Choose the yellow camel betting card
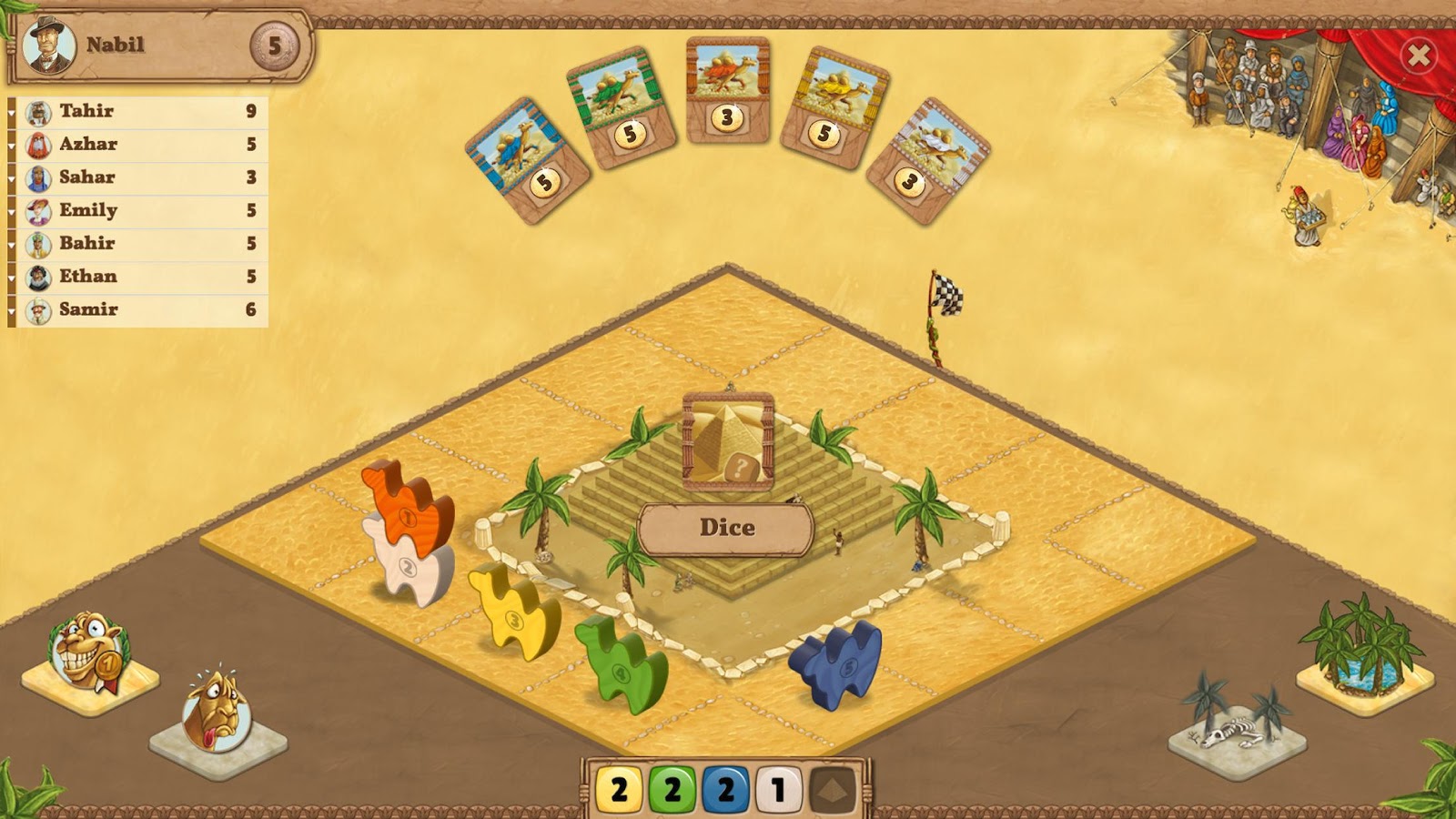 coord(834,108)
